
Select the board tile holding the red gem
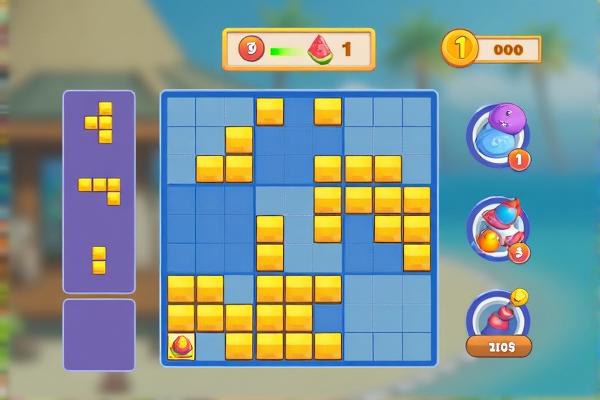pos(181,347)
